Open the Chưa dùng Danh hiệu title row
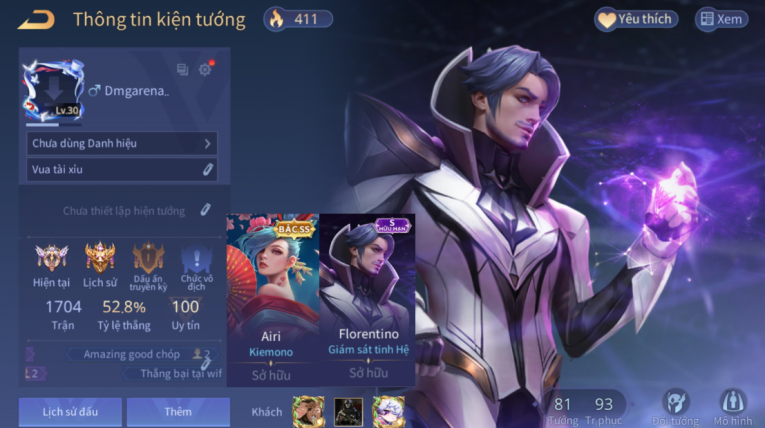 122,144
